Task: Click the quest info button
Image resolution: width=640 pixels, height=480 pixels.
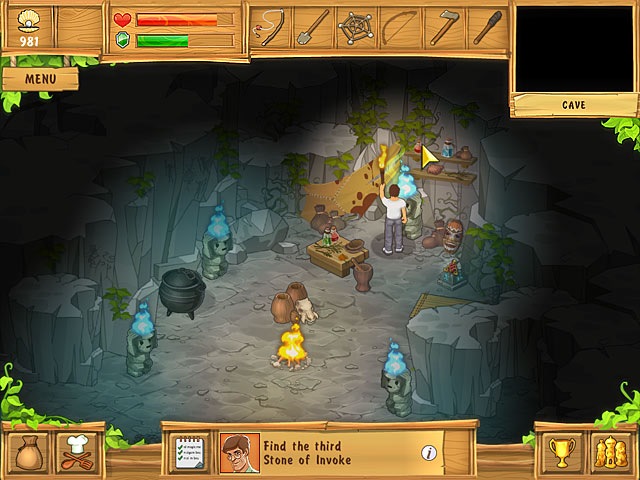Action: click(x=429, y=453)
